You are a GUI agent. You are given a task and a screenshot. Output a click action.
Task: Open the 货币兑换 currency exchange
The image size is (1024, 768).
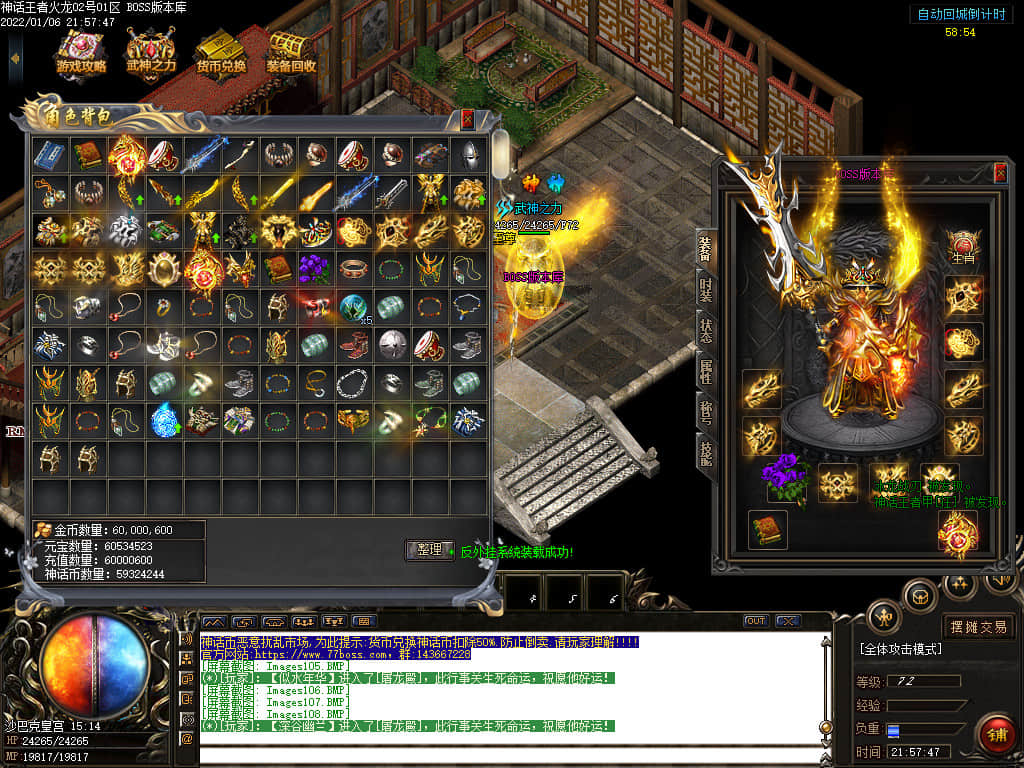click(x=220, y=52)
